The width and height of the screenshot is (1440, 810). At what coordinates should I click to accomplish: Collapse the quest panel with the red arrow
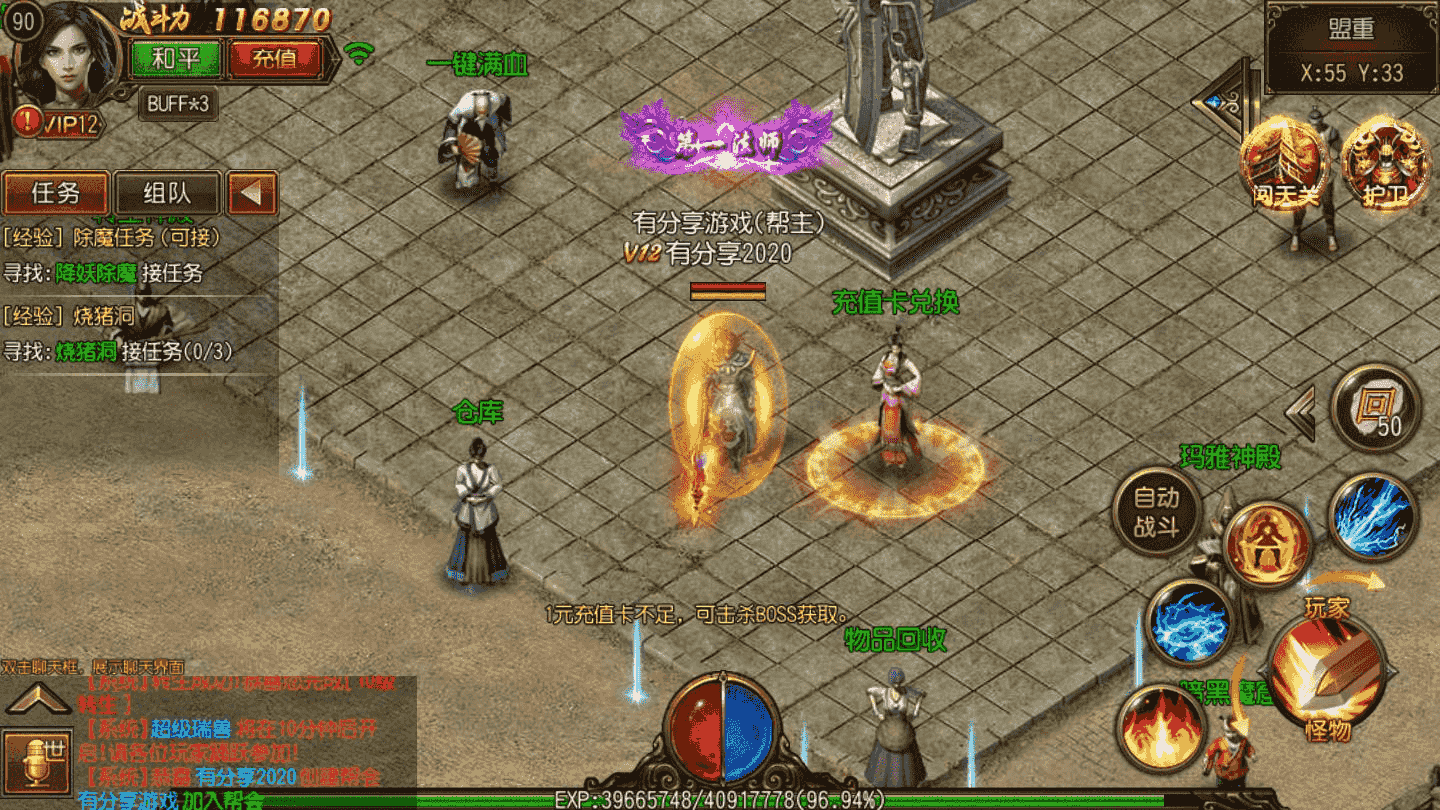point(252,193)
